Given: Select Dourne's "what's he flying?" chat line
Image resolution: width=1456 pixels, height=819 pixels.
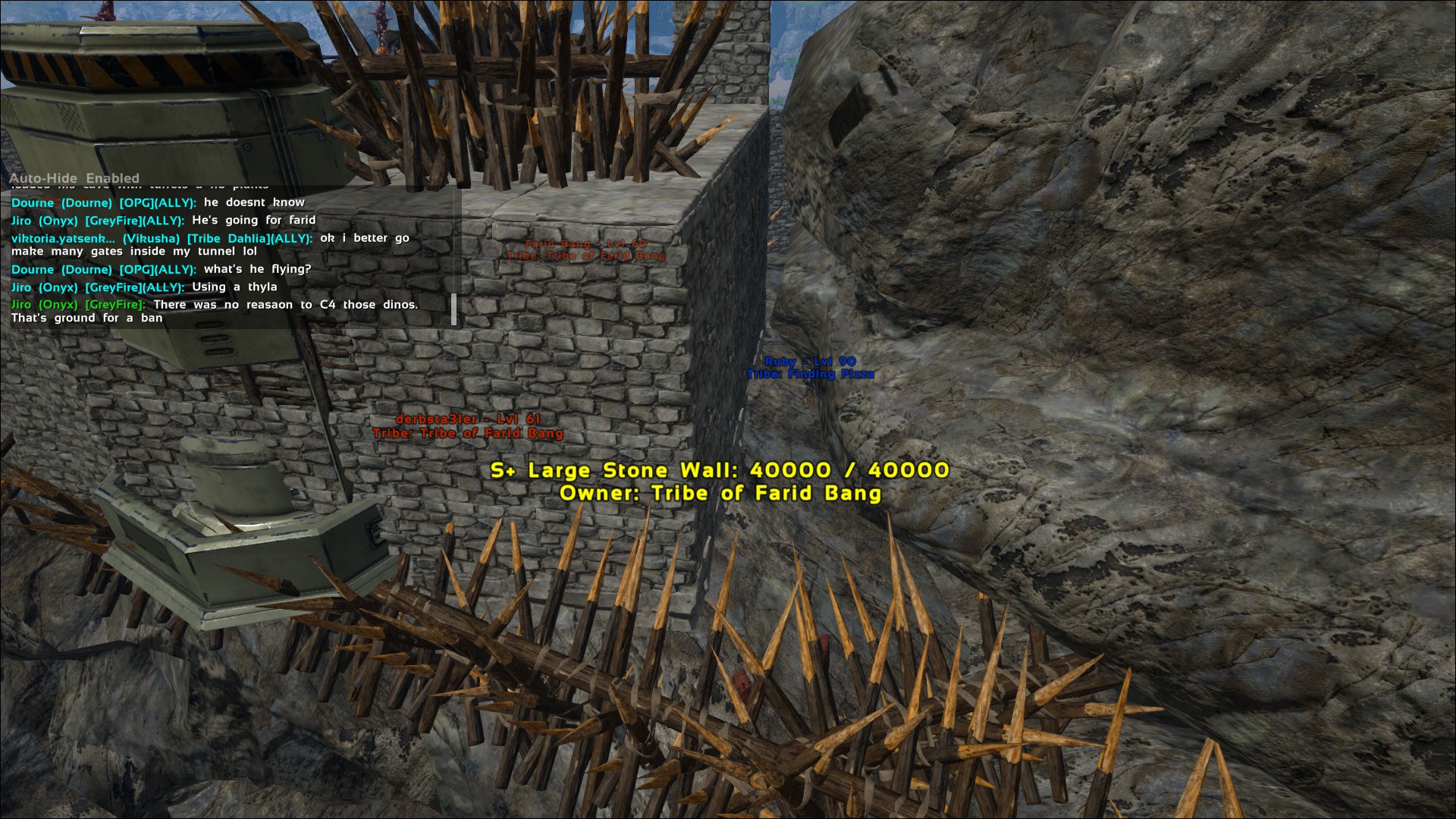Looking at the screenshot, I should click(161, 269).
